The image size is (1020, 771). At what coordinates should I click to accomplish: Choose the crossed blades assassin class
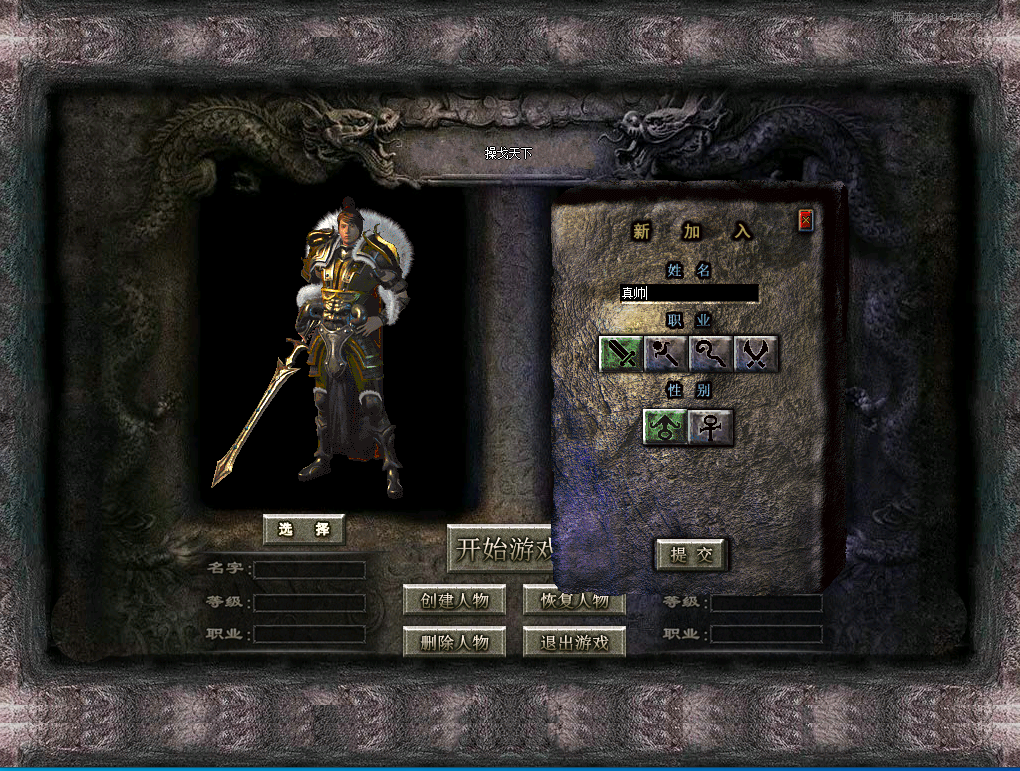(756, 354)
